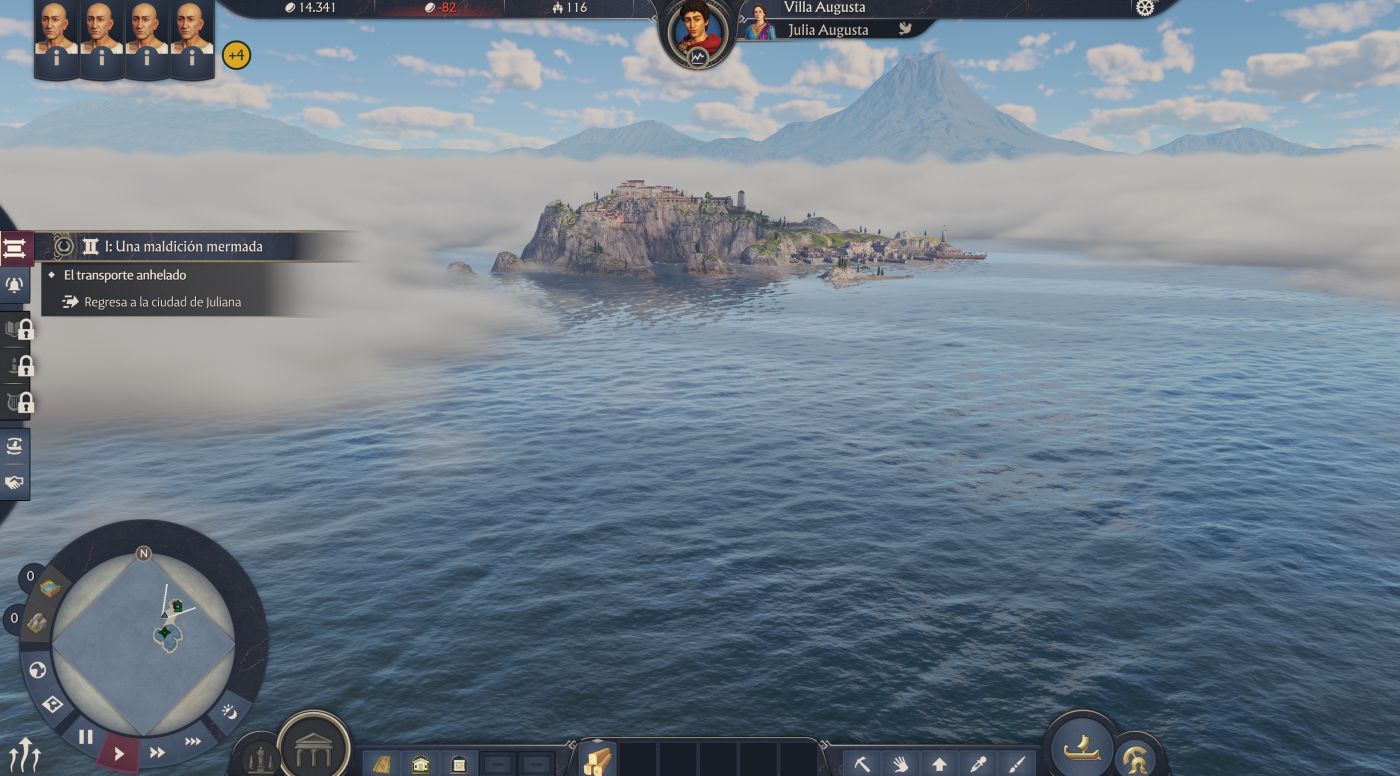1400x776 pixels.
Task: Set game speed to double fast-forward
Action: (157, 753)
